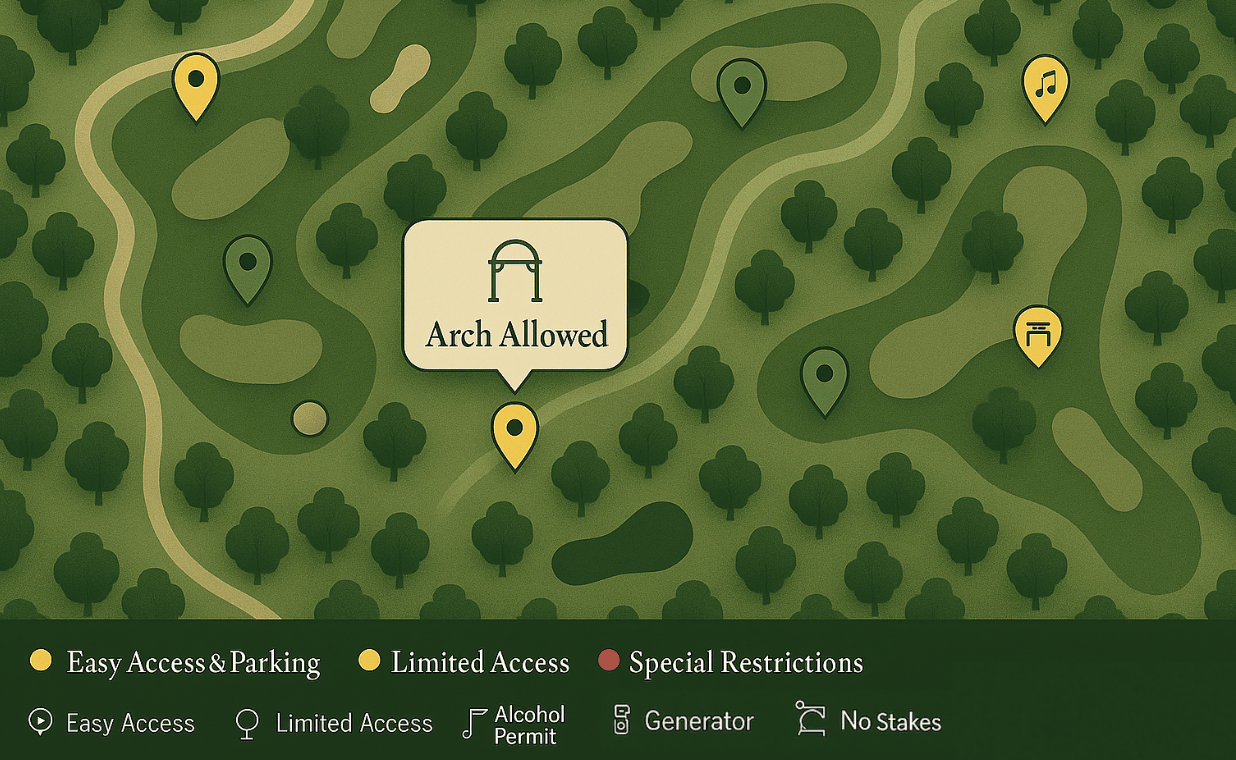The width and height of the screenshot is (1236, 760).
Task: Select the No Stakes legend entry
Action: click(x=869, y=721)
